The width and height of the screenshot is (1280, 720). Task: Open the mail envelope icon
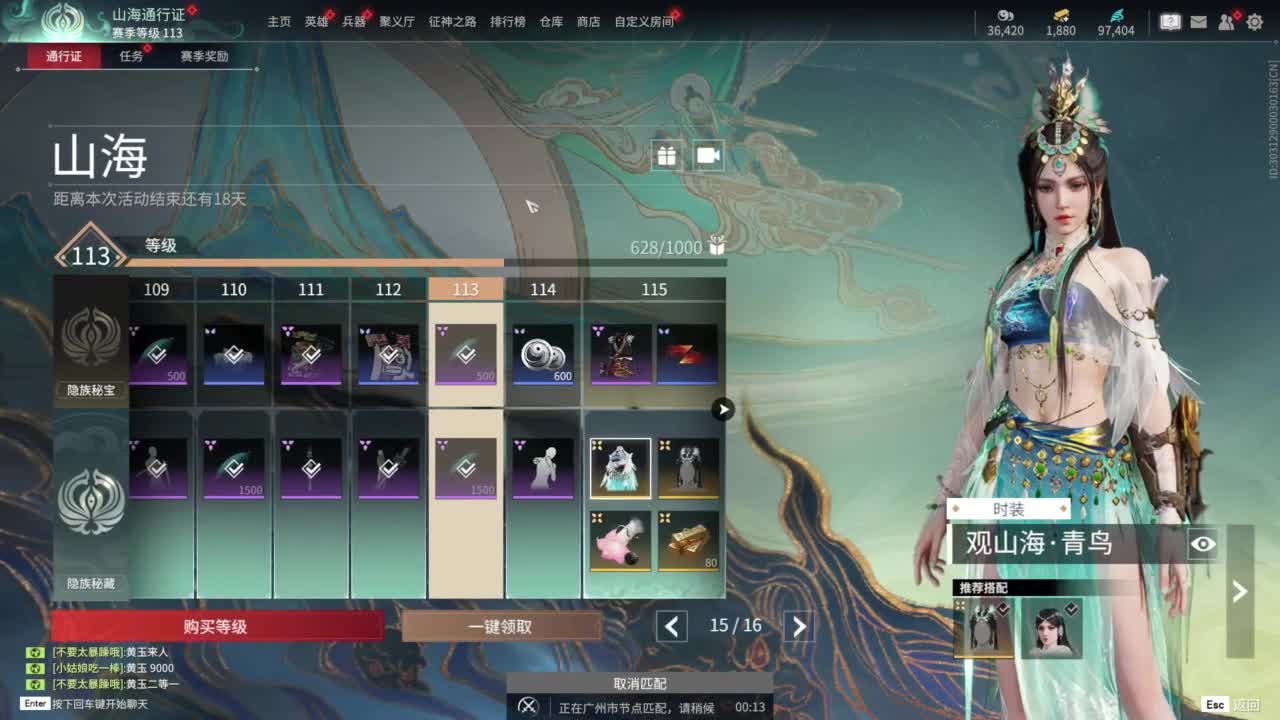coord(1199,21)
